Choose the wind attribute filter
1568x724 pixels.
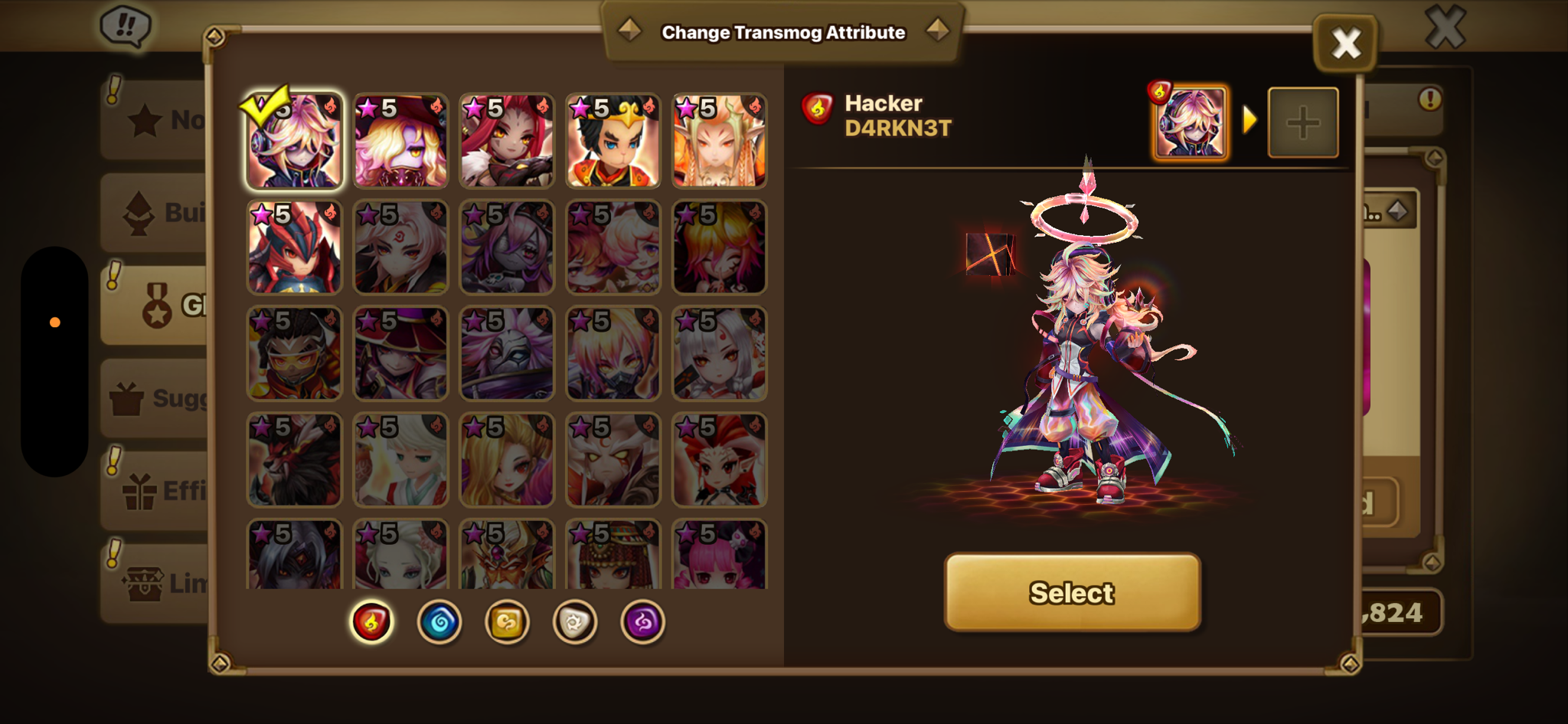(507, 621)
